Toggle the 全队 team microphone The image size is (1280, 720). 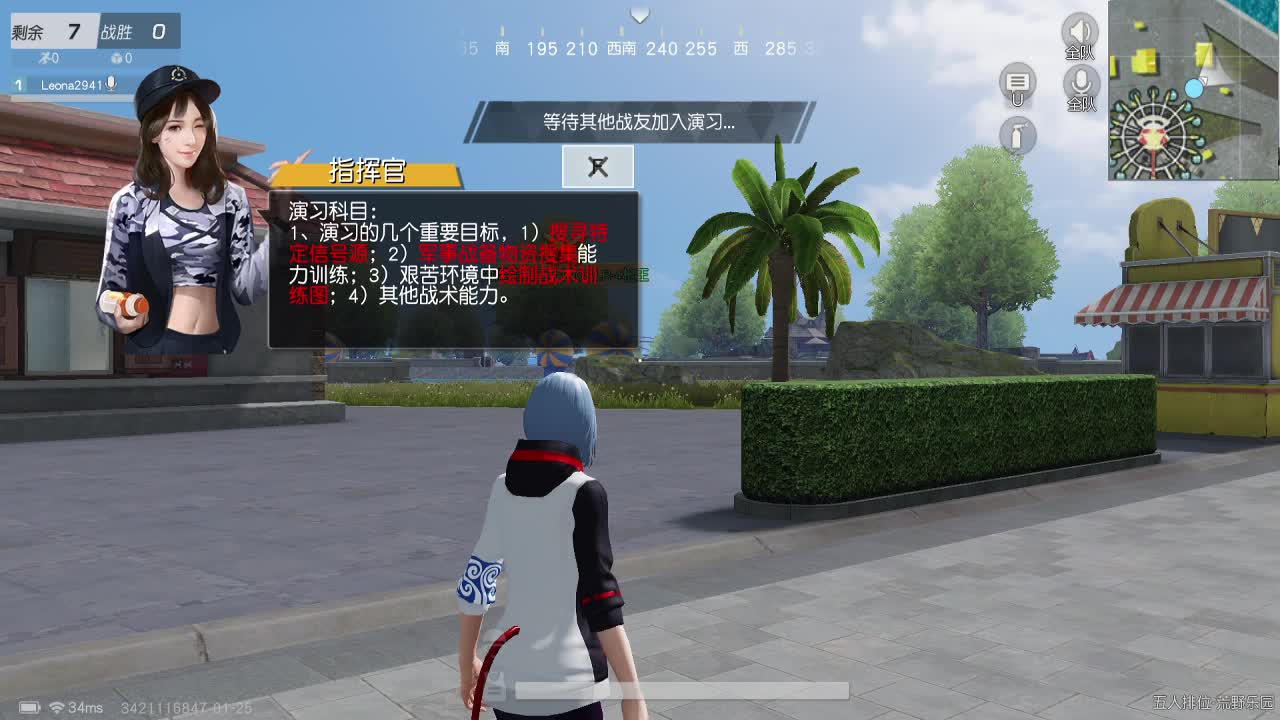click(x=1080, y=84)
